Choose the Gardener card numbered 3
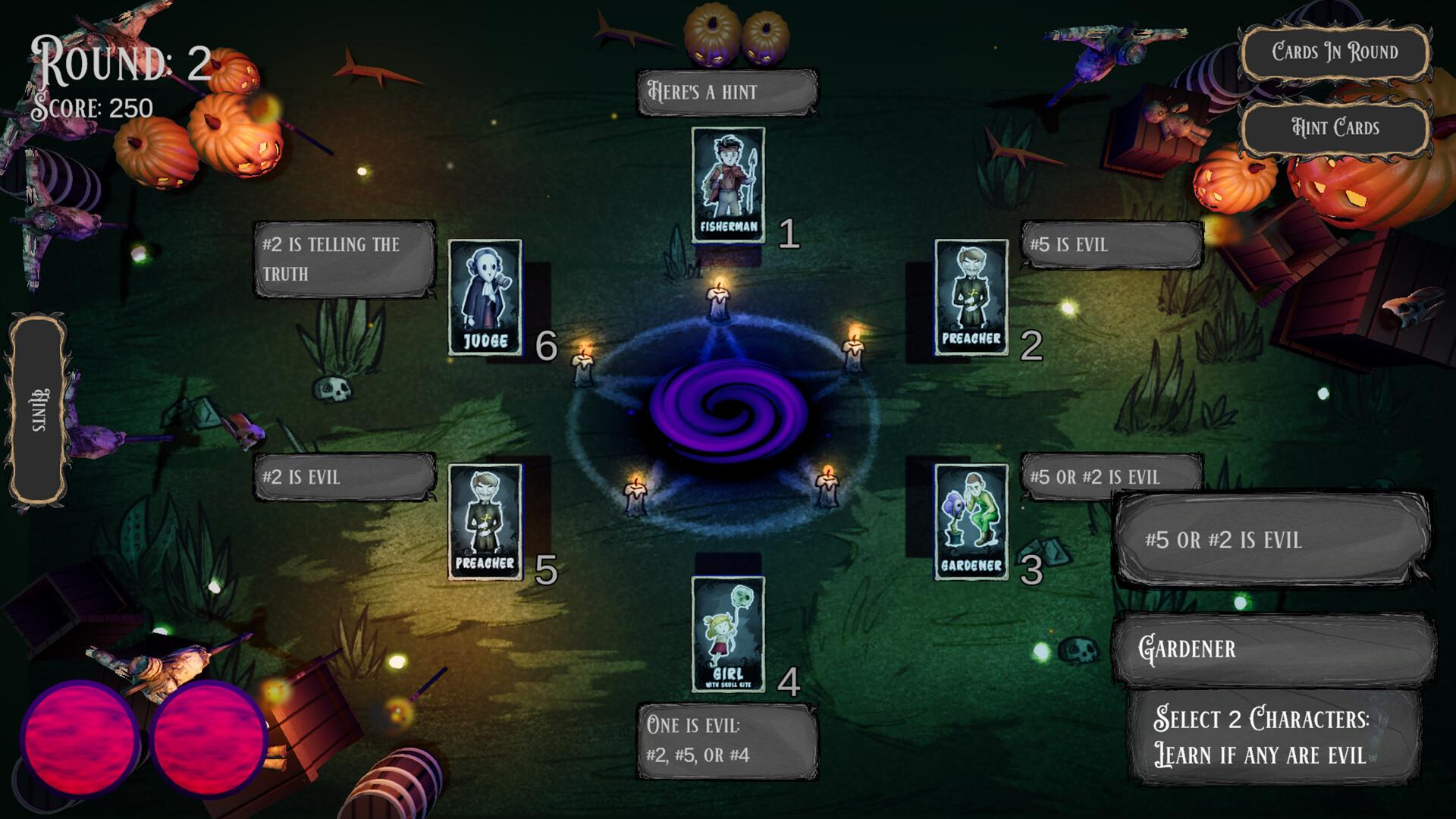Screen dimensions: 1456x819 point(971,522)
